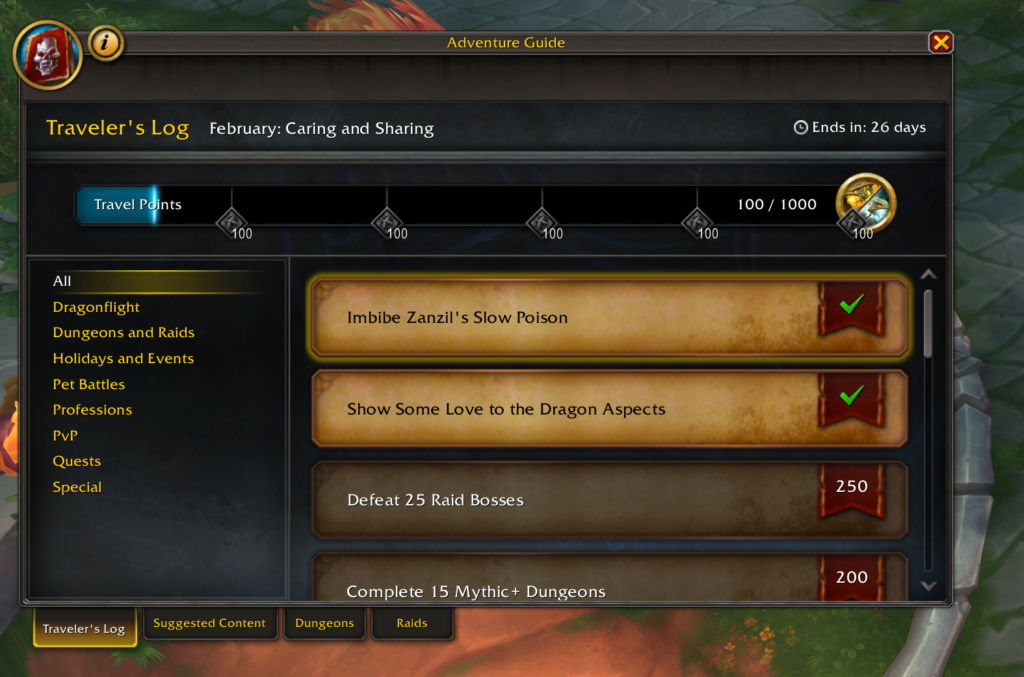This screenshot has width=1024, height=677.
Task: Show the Special category activities
Action: [77, 487]
